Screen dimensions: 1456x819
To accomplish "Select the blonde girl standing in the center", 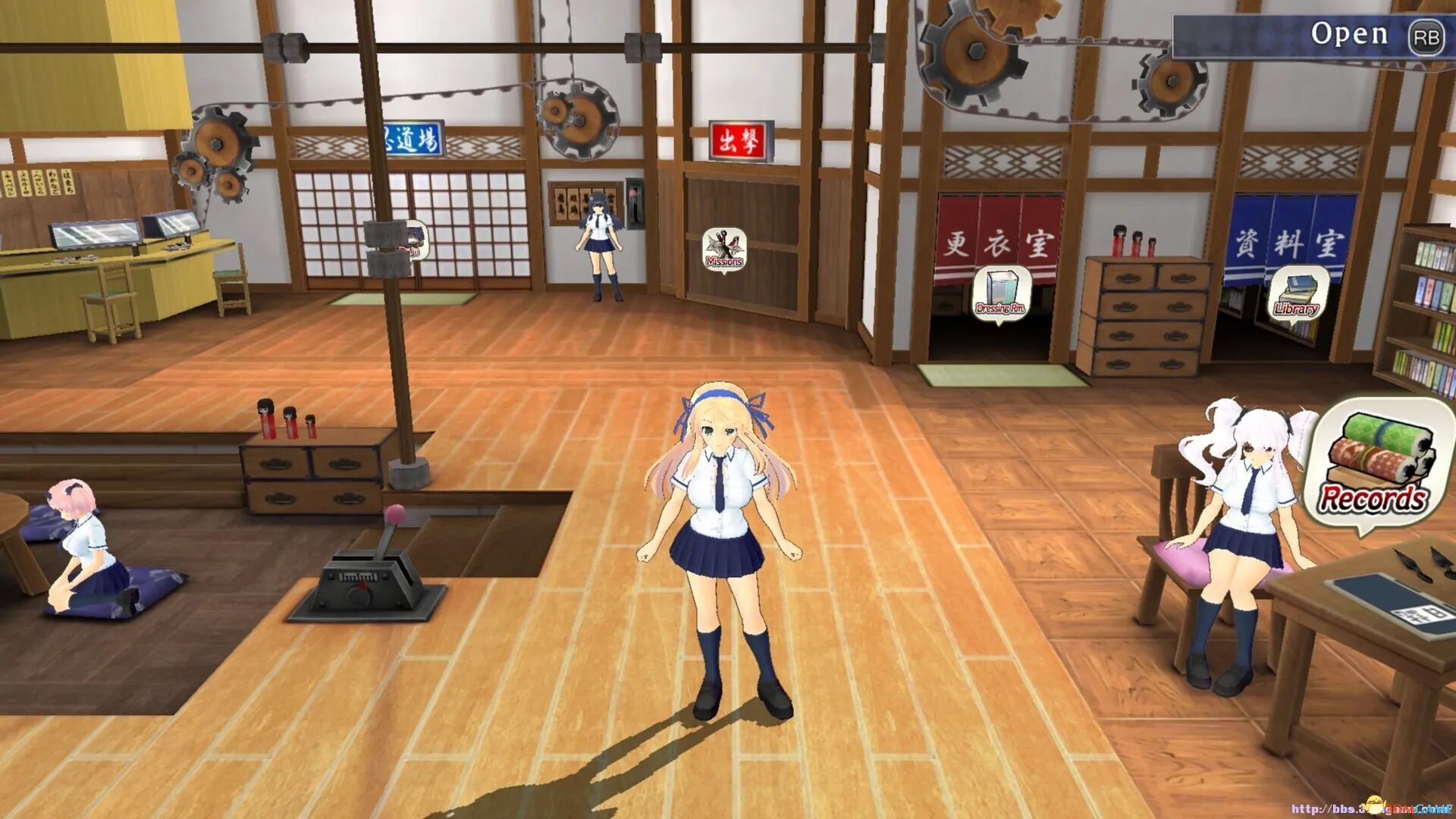I will 720,531.
